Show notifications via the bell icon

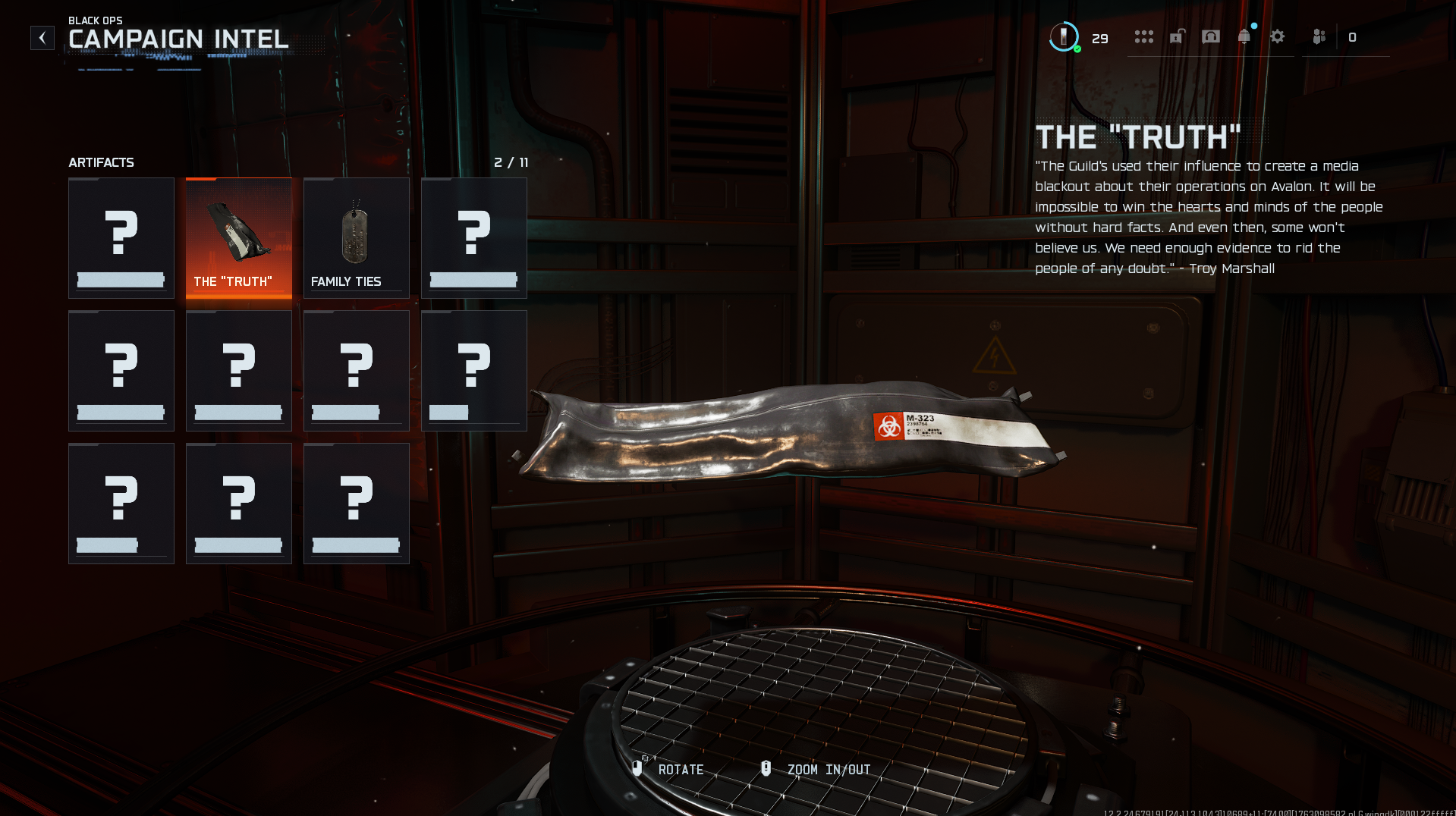coord(1244,37)
